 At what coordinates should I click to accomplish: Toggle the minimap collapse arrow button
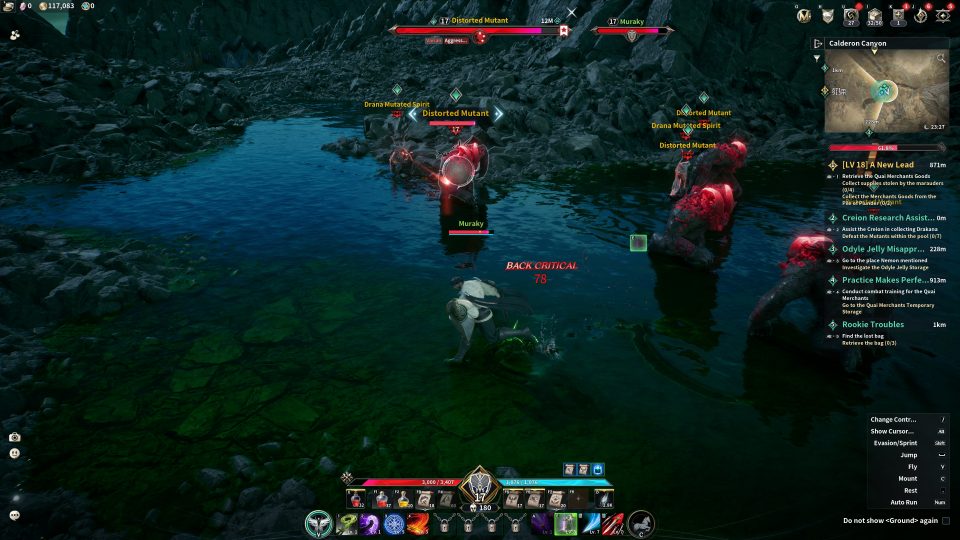click(818, 43)
